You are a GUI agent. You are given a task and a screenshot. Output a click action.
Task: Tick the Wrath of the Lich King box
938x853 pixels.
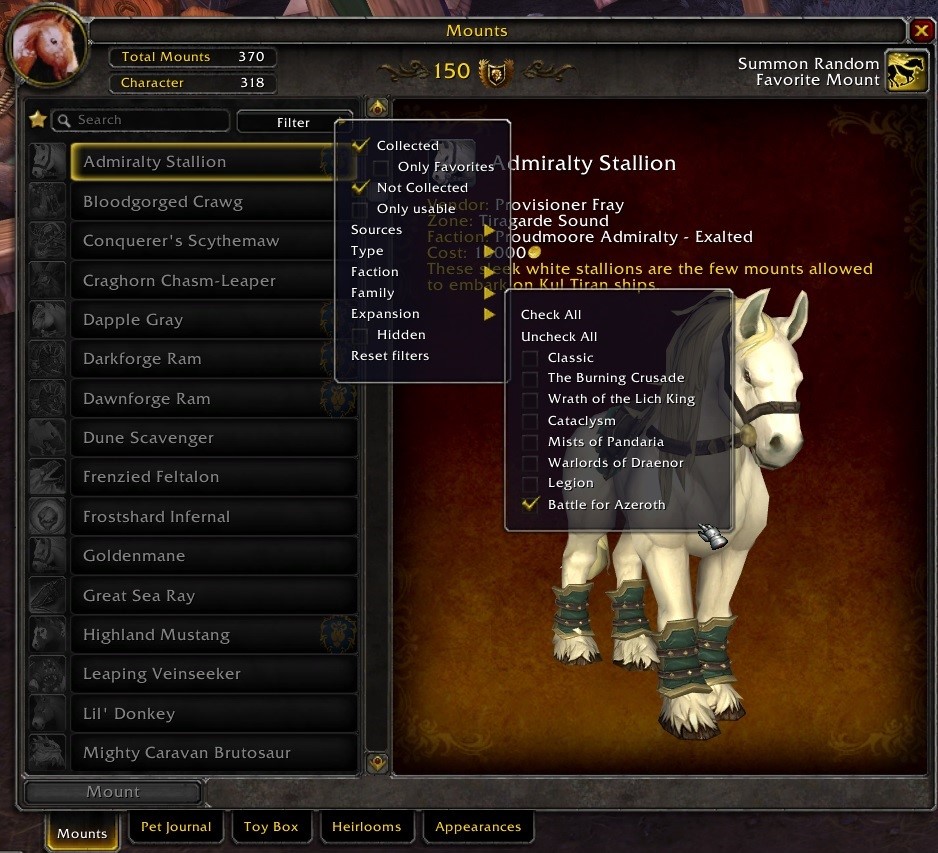(x=530, y=400)
